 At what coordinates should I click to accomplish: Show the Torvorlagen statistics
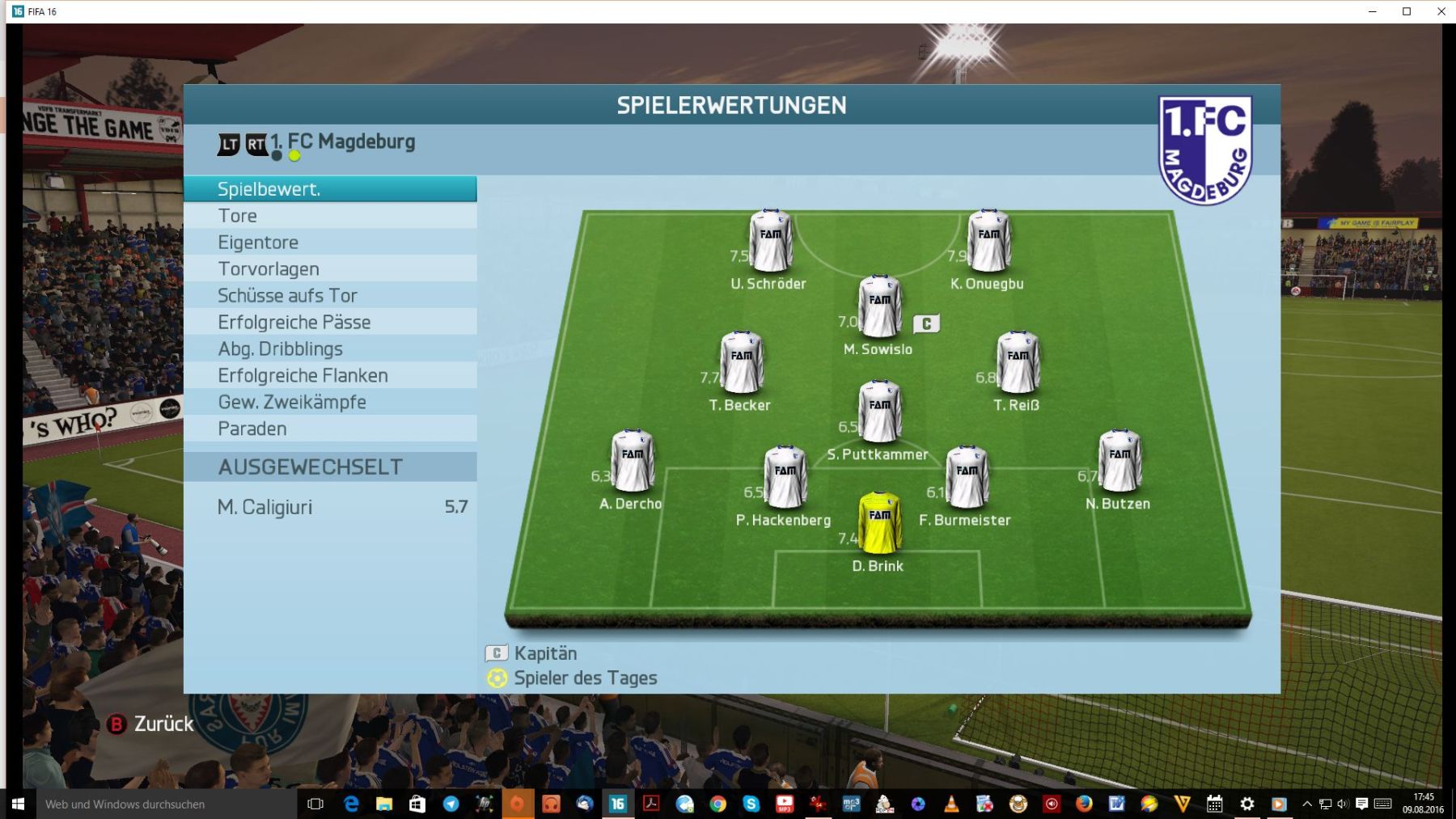click(x=329, y=269)
